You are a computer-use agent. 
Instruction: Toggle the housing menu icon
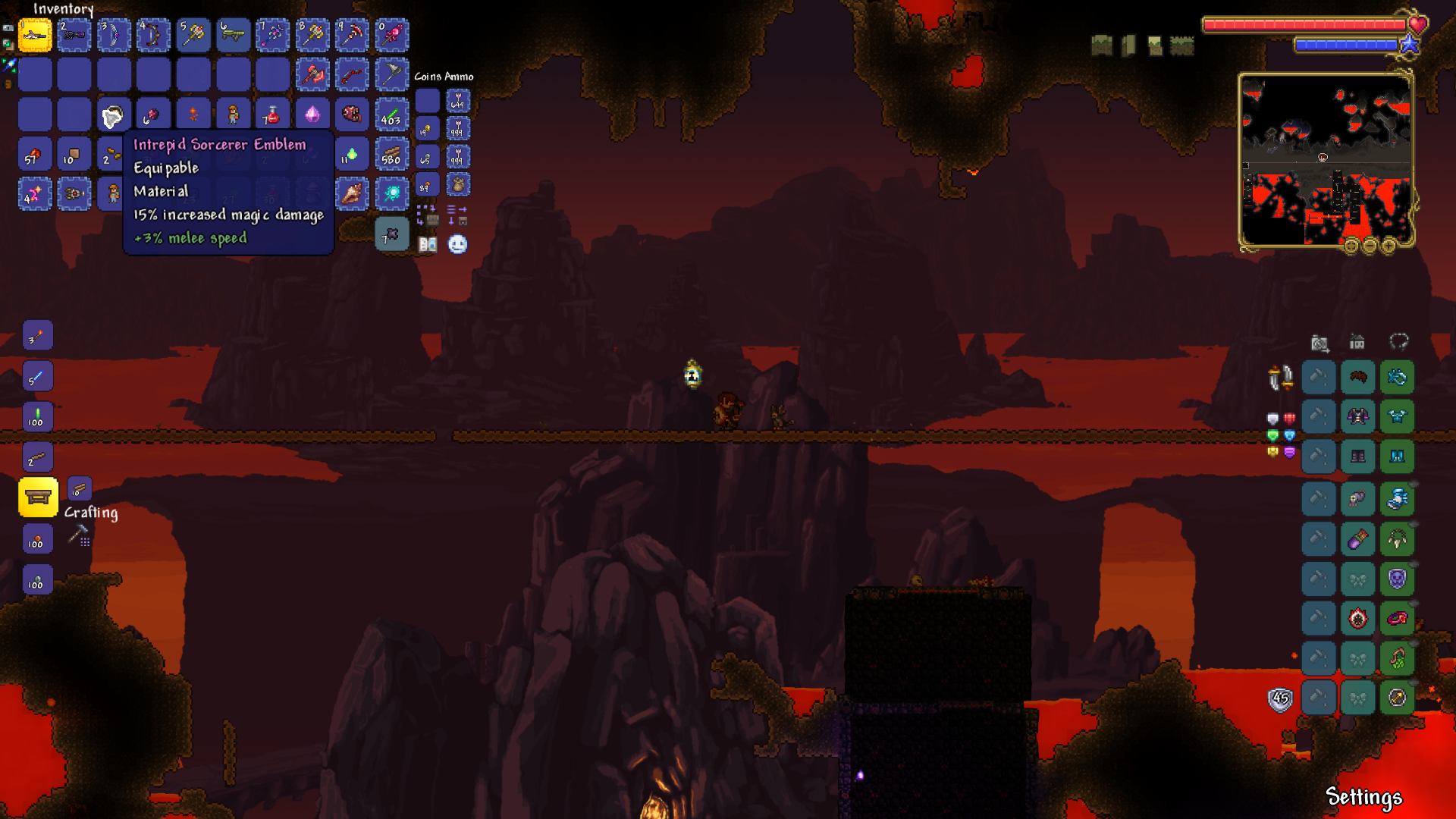(x=1357, y=343)
